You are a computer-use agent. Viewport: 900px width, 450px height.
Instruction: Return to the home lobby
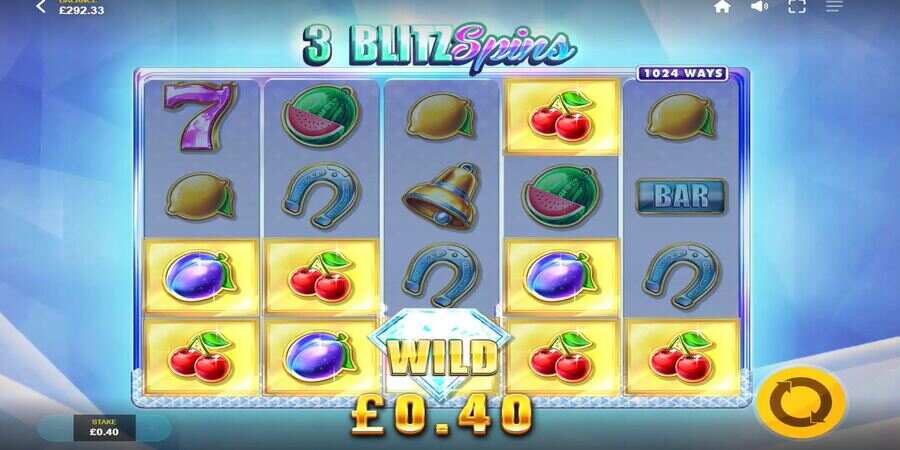pyautogui.click(x=722, y=7)
